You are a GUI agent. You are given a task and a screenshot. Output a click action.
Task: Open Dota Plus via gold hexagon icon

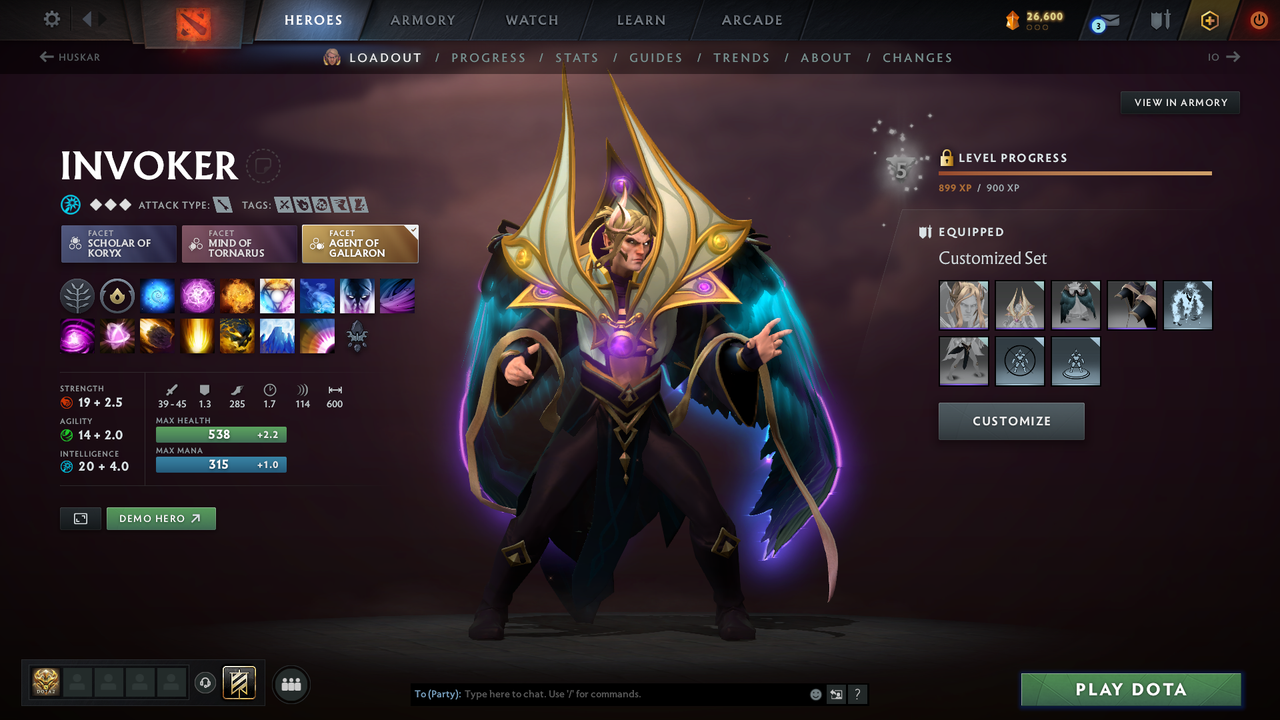[x=1208, y=19]
